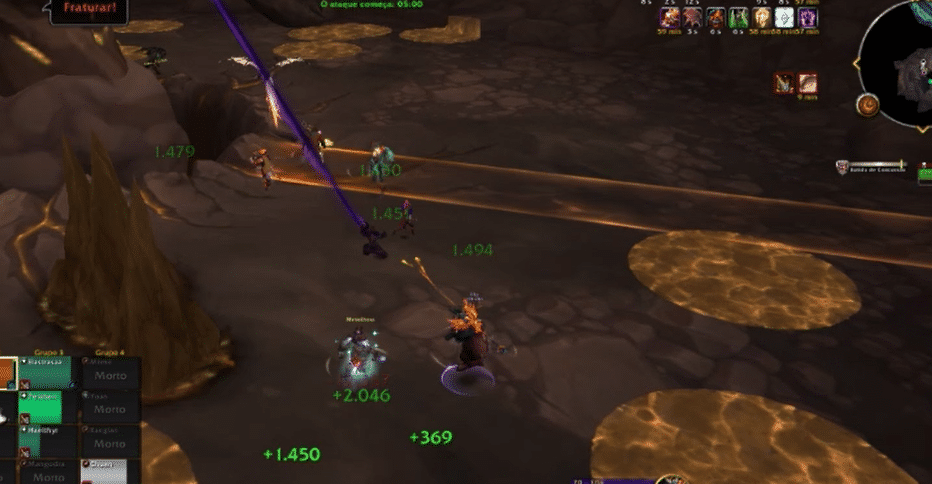932x484 pixels.
Task: Click the golden glowing figure buff icon
Action: tap(762, 17)
